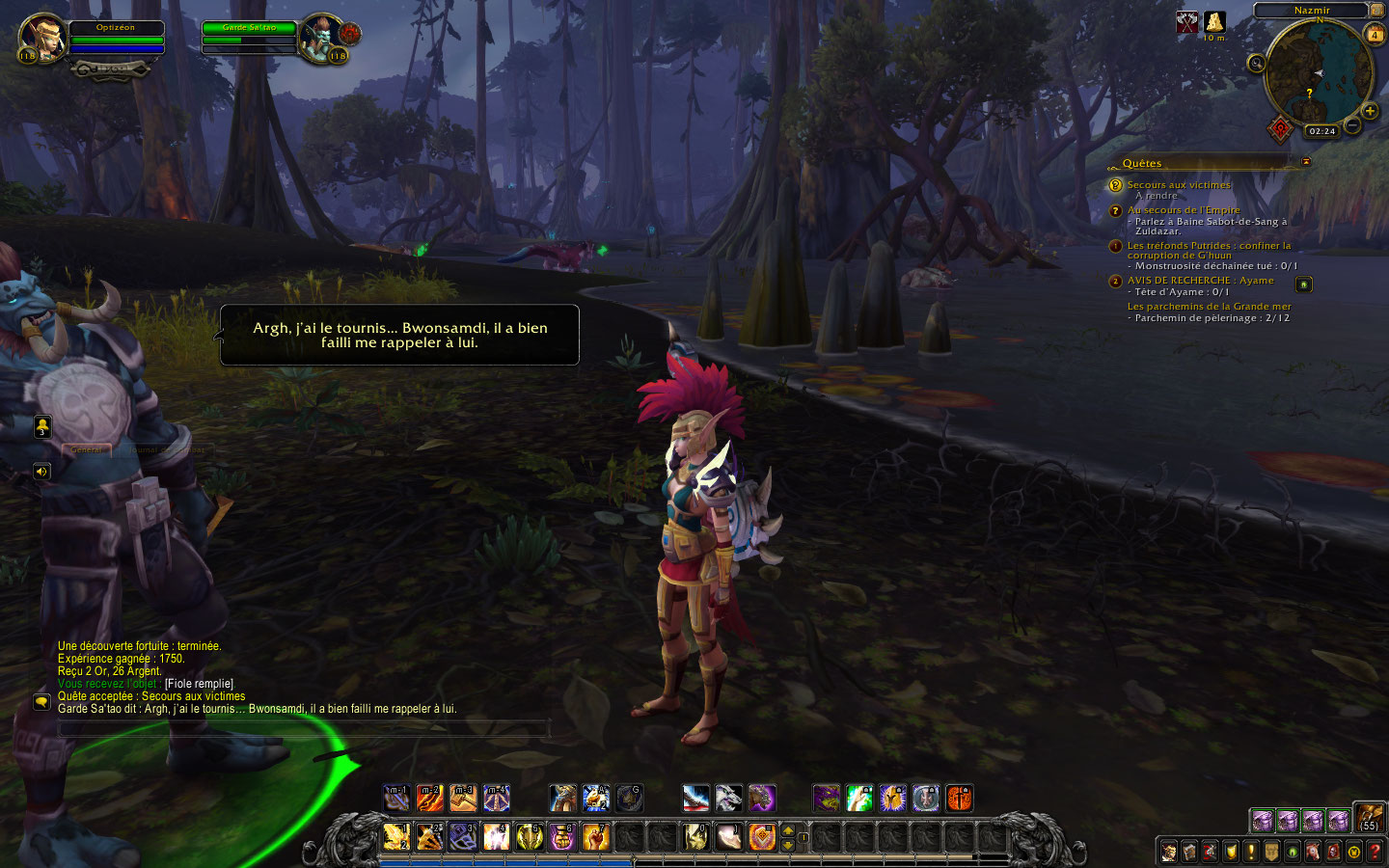Image resolution: width=1389 pixels, height=868 pixels.
Task: Open the calendar icon showing day 4
Action: 1375,35
